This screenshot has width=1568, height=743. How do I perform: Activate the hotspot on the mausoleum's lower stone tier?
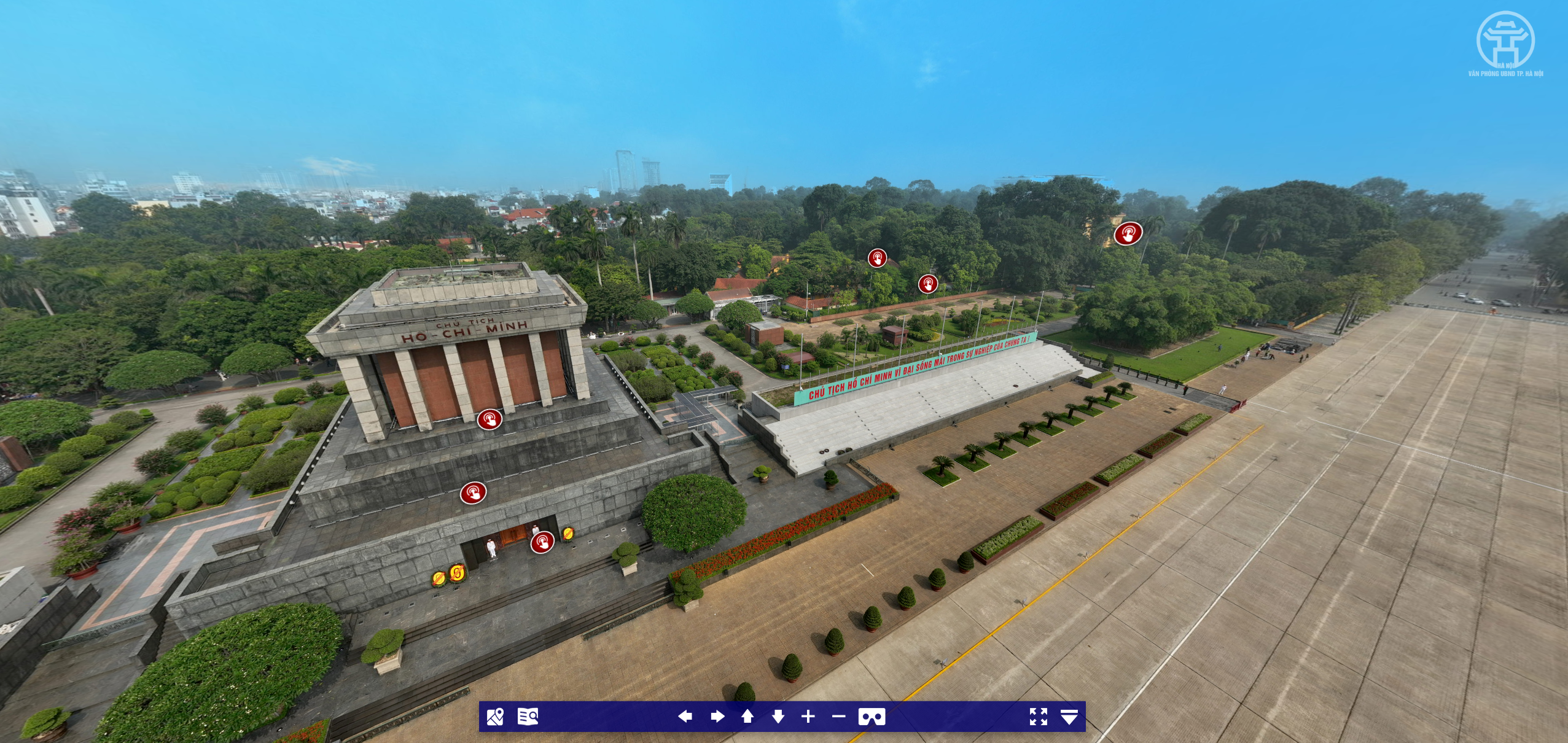[473, 492]
